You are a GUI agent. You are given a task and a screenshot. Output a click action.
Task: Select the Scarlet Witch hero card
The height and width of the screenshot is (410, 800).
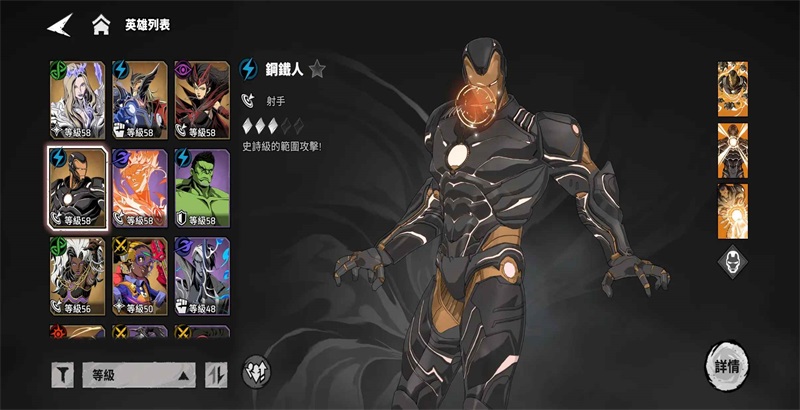pyautogui.click(x=202, y=100)
